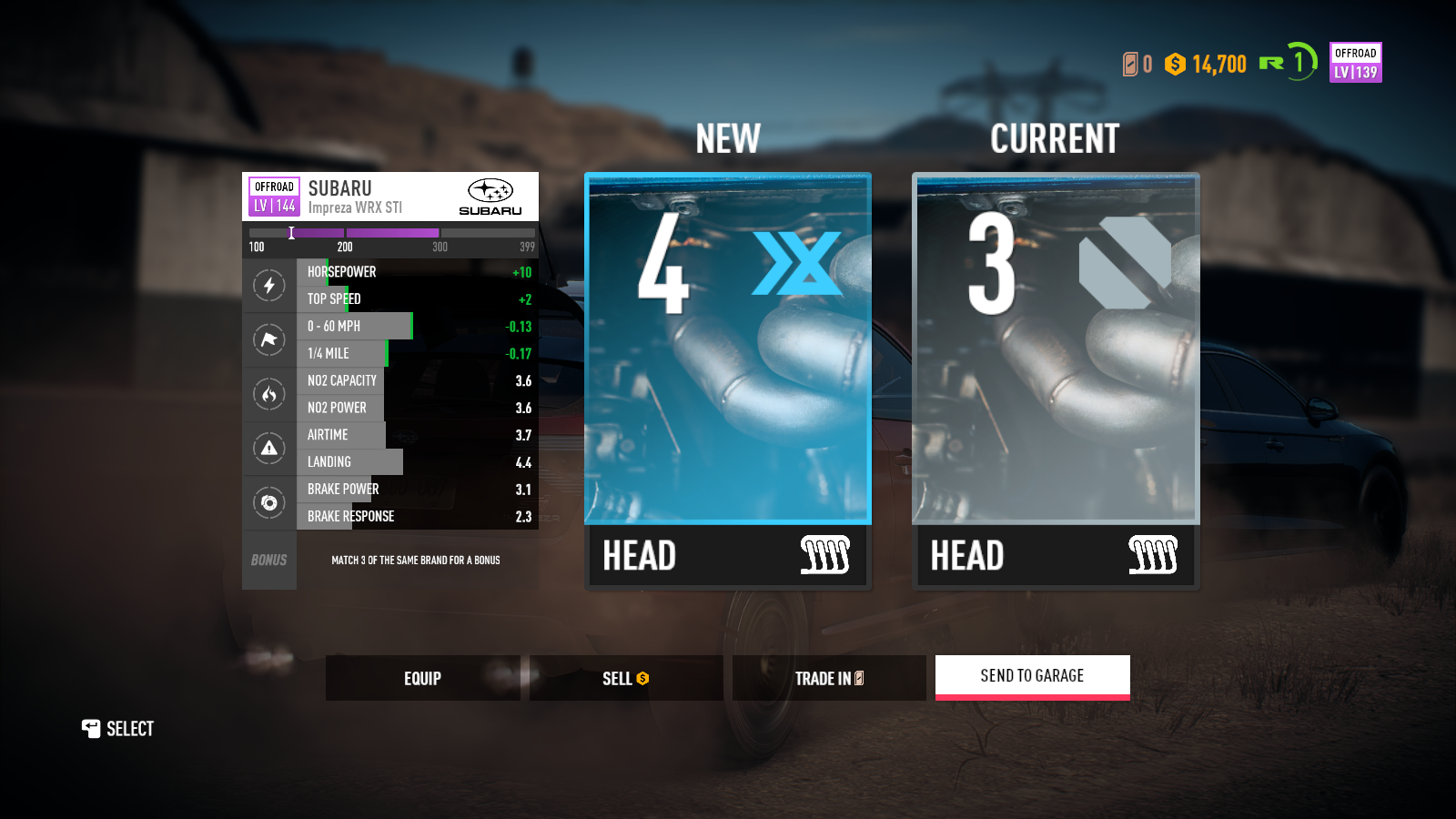Sell the part for cash
The height and width of the screenshot is (819, 1456).
click(x=625, y=678)
